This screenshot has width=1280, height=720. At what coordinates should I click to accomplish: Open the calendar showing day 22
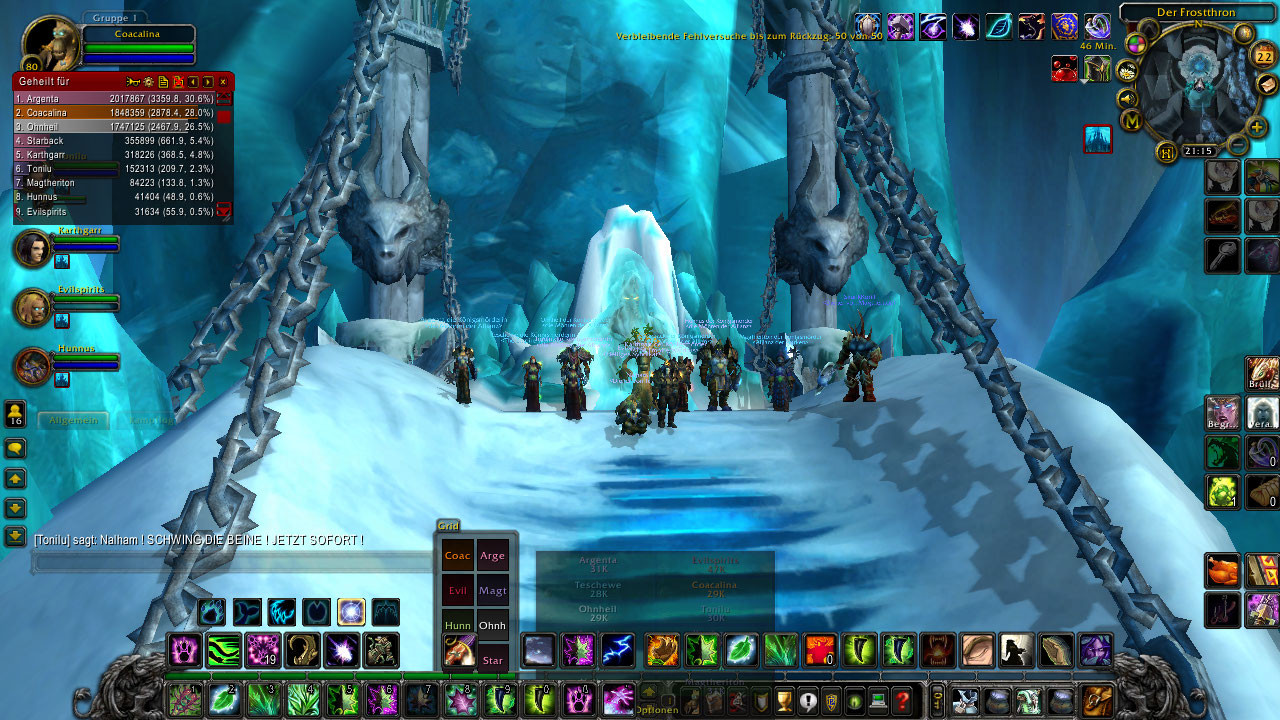pyautogui.click(x=1263, y=56)
